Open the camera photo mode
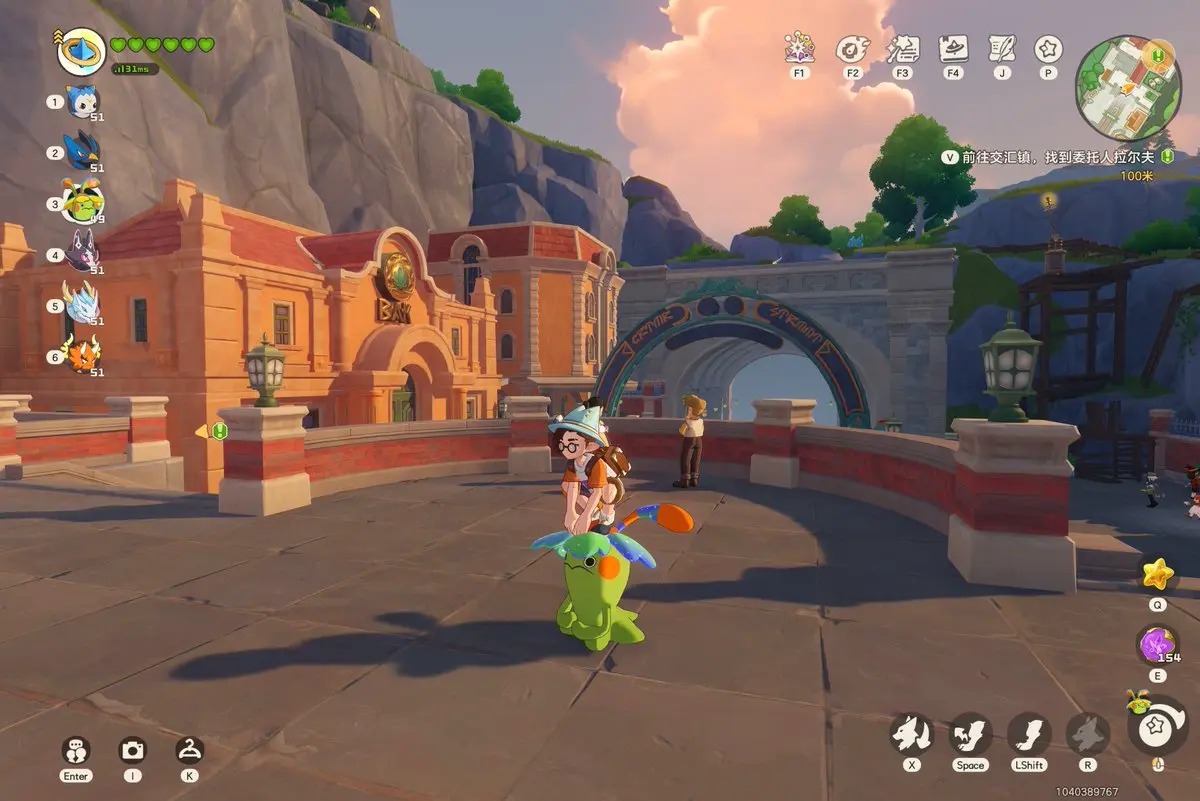This screenshot has height=801, width=1200. [132, 751]
